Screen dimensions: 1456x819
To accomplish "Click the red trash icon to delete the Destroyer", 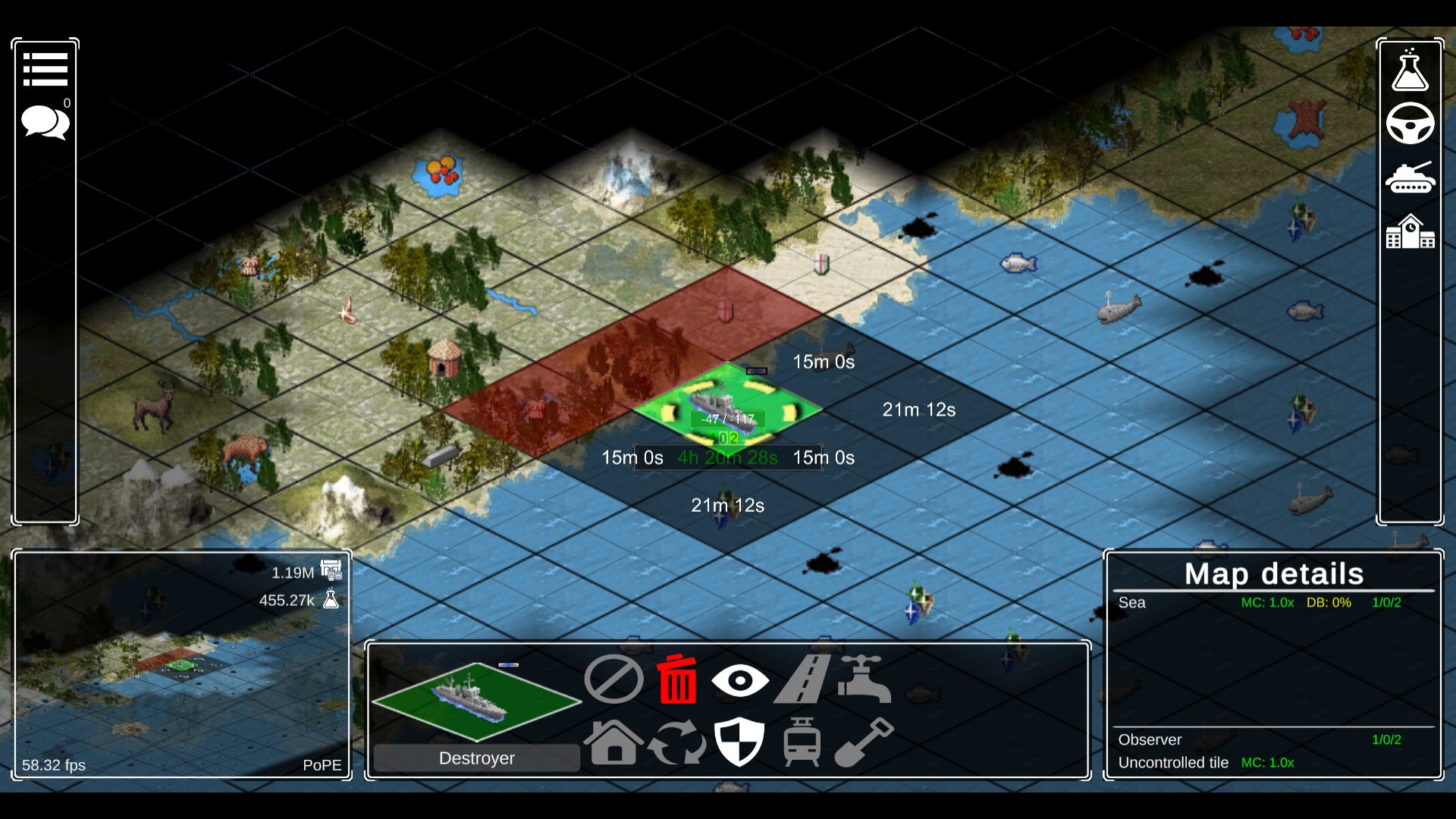I will tap(676, 680).
